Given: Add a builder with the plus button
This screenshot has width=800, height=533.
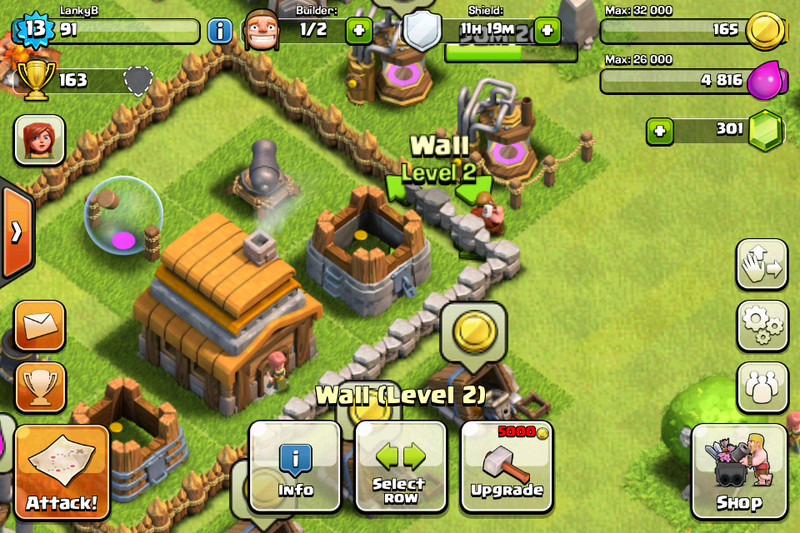Looking at the screenshot, I should (x=359, y=30).
